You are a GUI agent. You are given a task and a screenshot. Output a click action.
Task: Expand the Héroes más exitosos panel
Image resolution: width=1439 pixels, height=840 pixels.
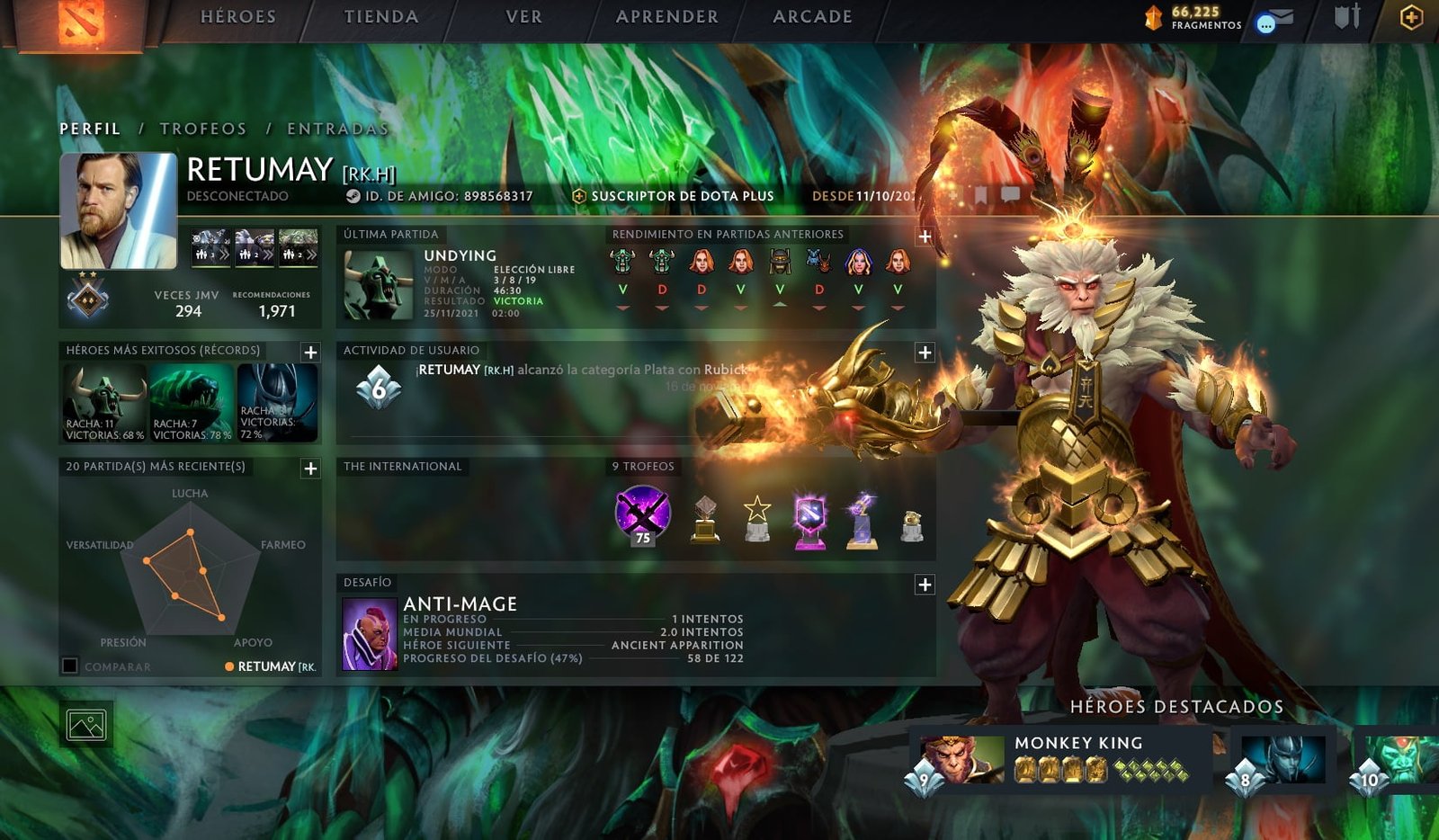coord(310,353)
